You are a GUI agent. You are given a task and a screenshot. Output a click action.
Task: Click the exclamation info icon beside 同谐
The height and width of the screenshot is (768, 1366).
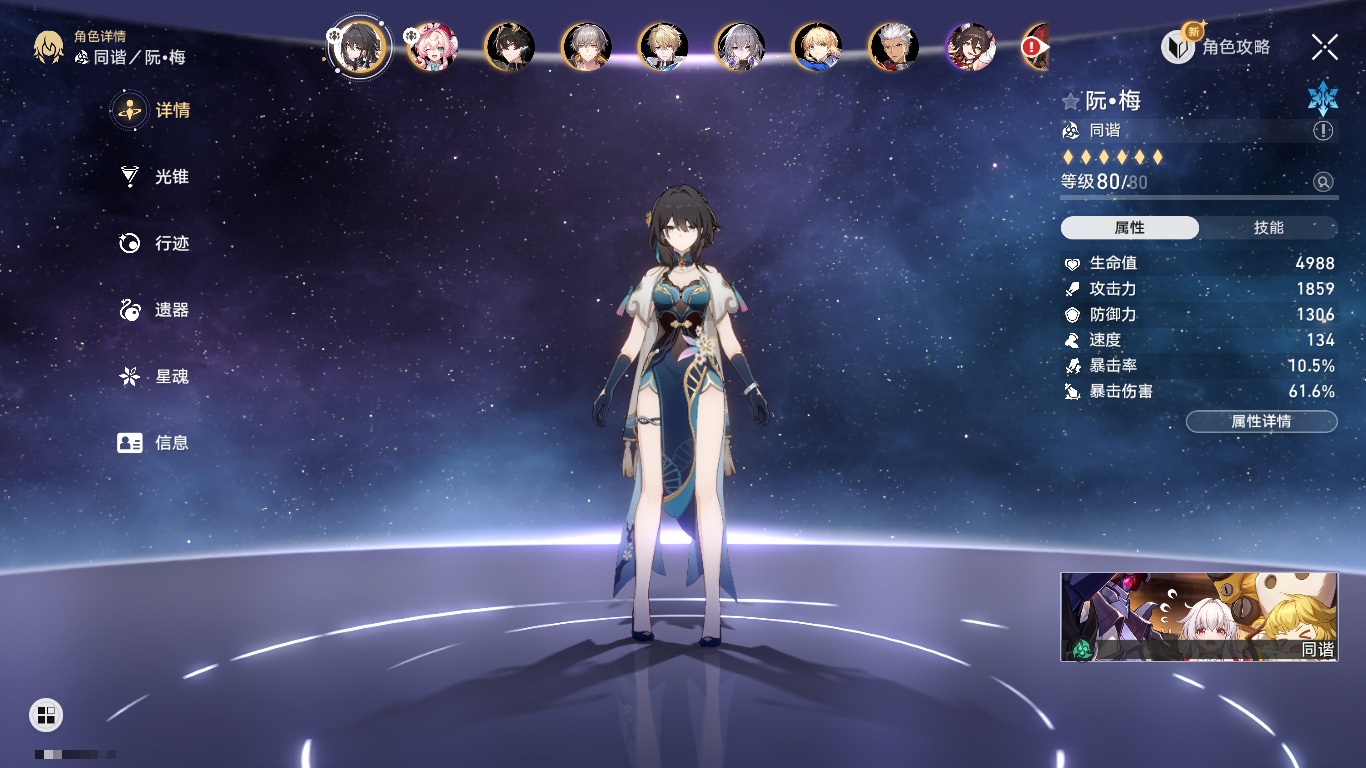[1323, 131]
